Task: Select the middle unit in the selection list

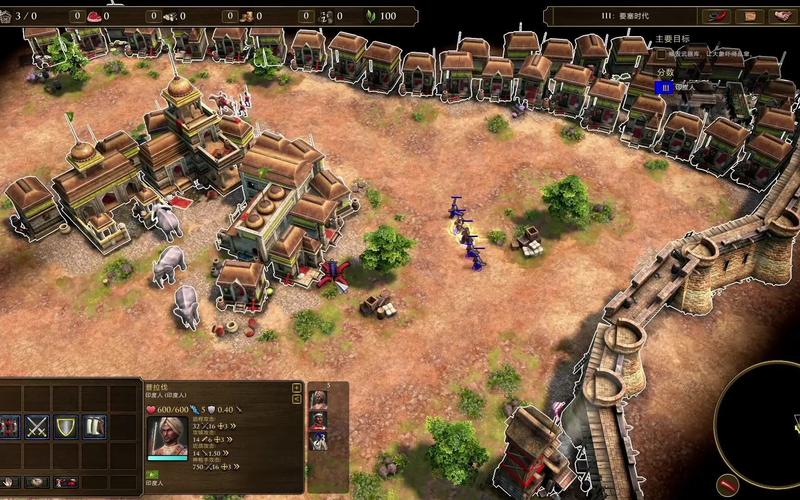Action: [x=319, y=419]
